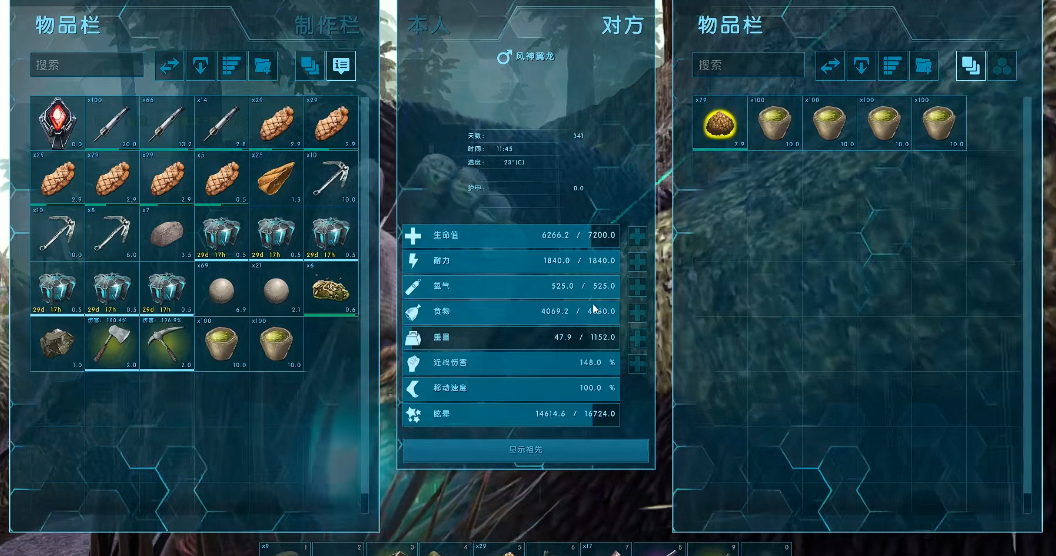Focus the player inventory search field
Viewport: 1056px width, 556px height.
click(x=88, y=65)
